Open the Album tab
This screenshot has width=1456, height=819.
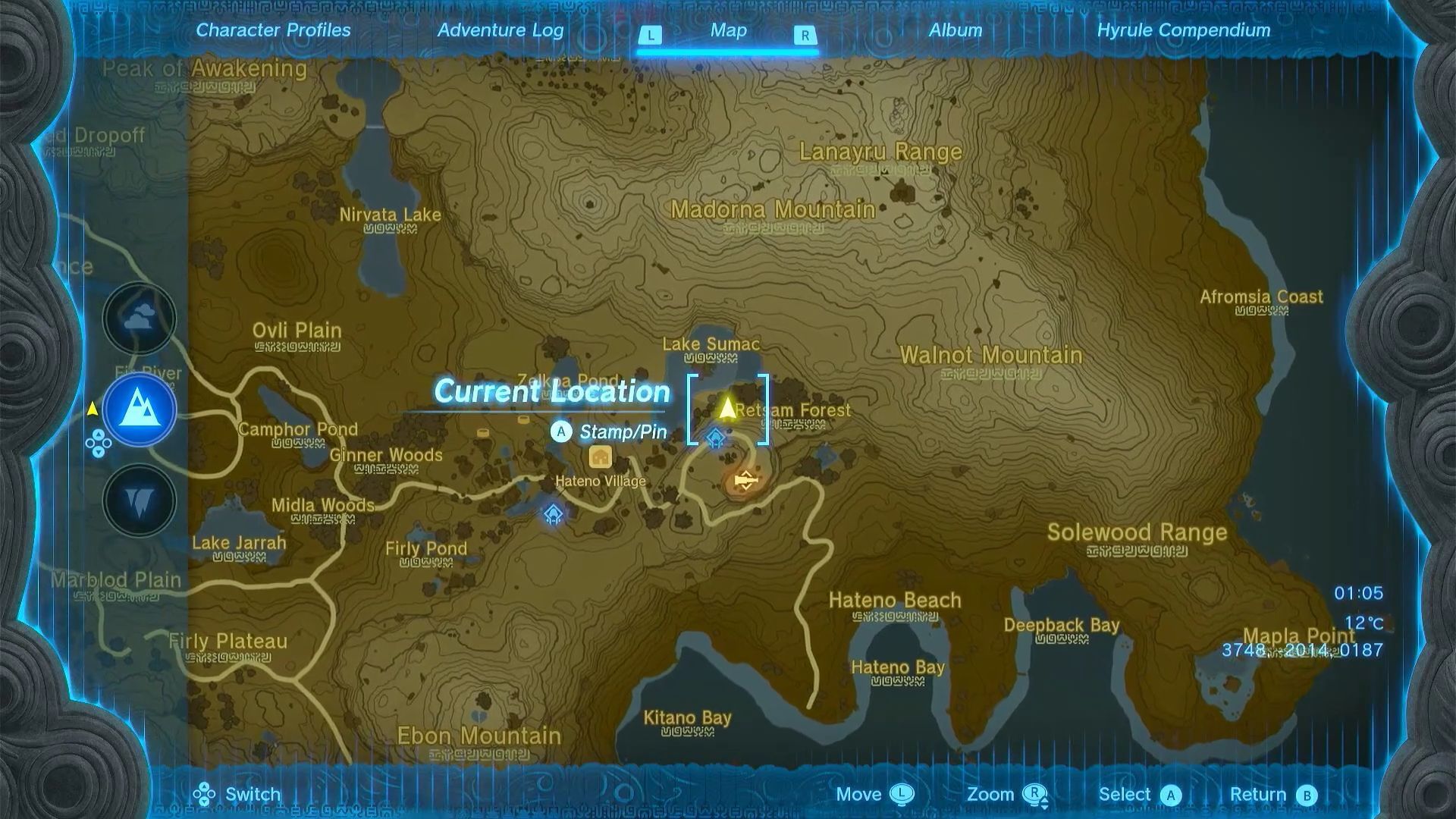click(955, 30)
